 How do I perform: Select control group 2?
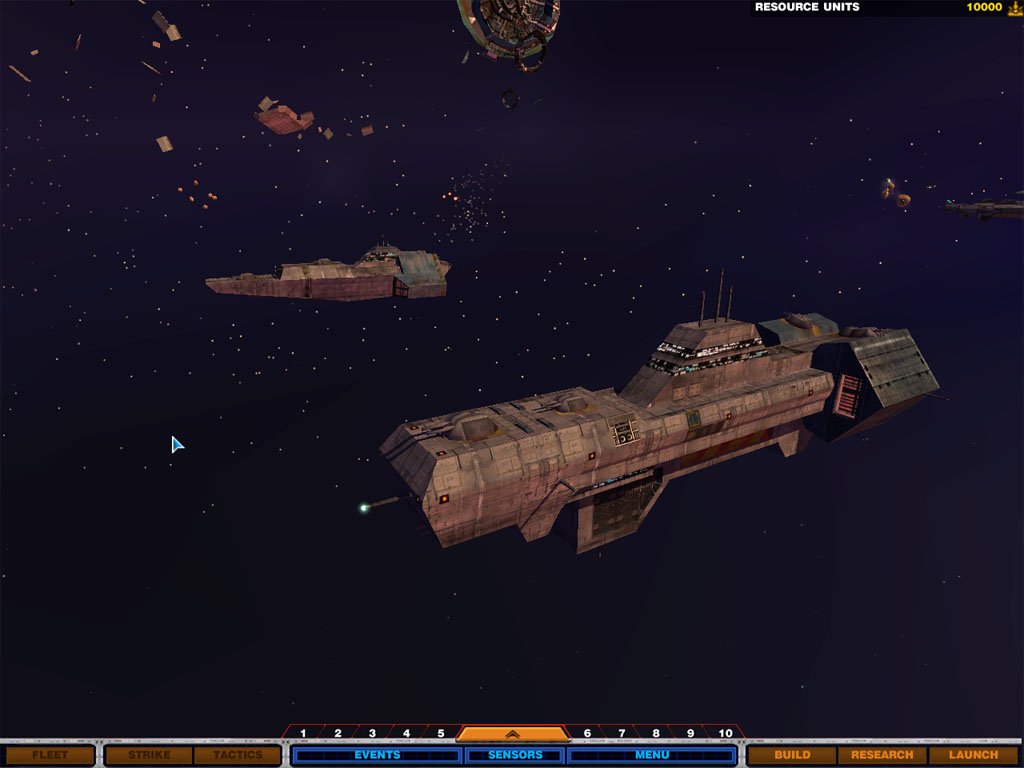click(x=338, y=733)
